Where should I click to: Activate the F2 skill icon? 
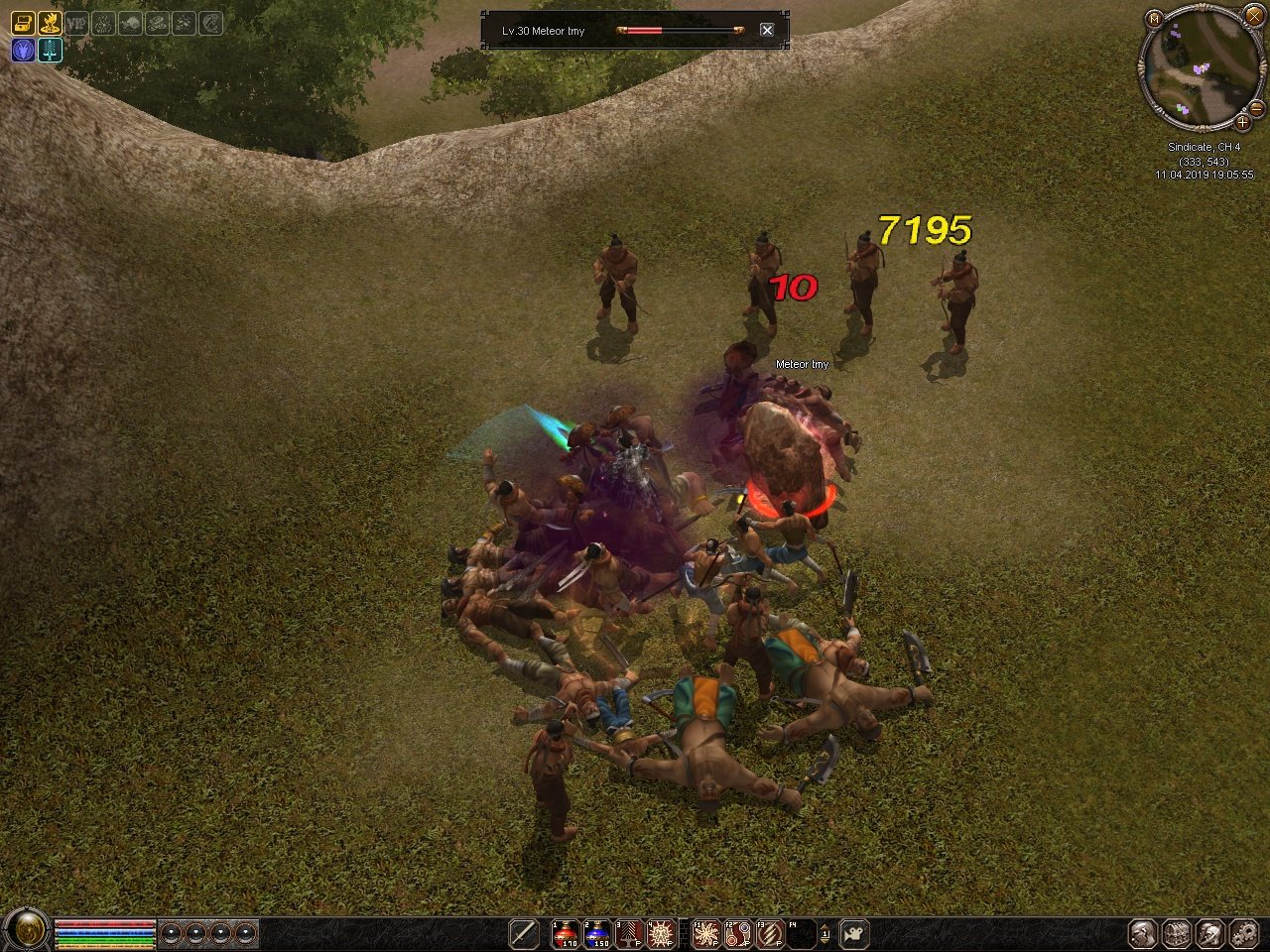737,933
